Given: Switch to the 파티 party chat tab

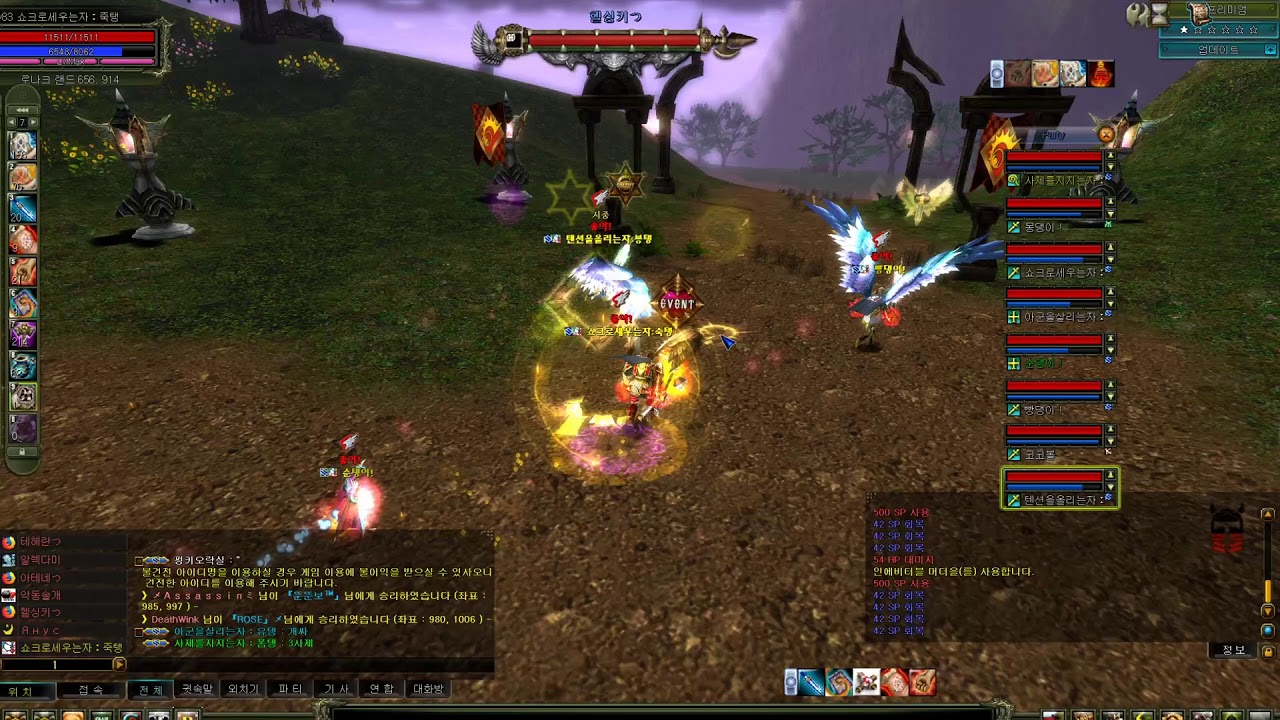Looking at the screenshot, I should point(290,689).
